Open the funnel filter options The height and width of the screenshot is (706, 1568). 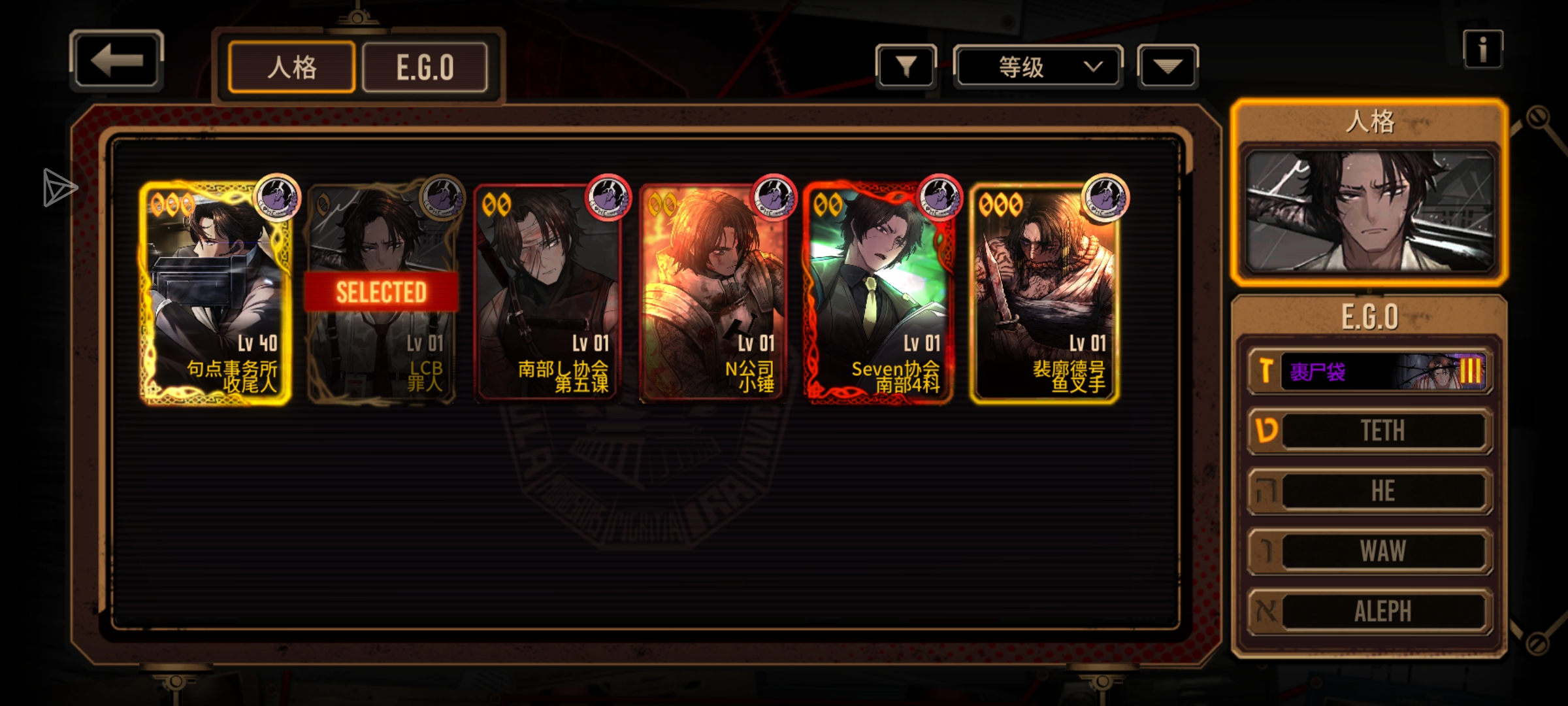[x=906, y=67]
